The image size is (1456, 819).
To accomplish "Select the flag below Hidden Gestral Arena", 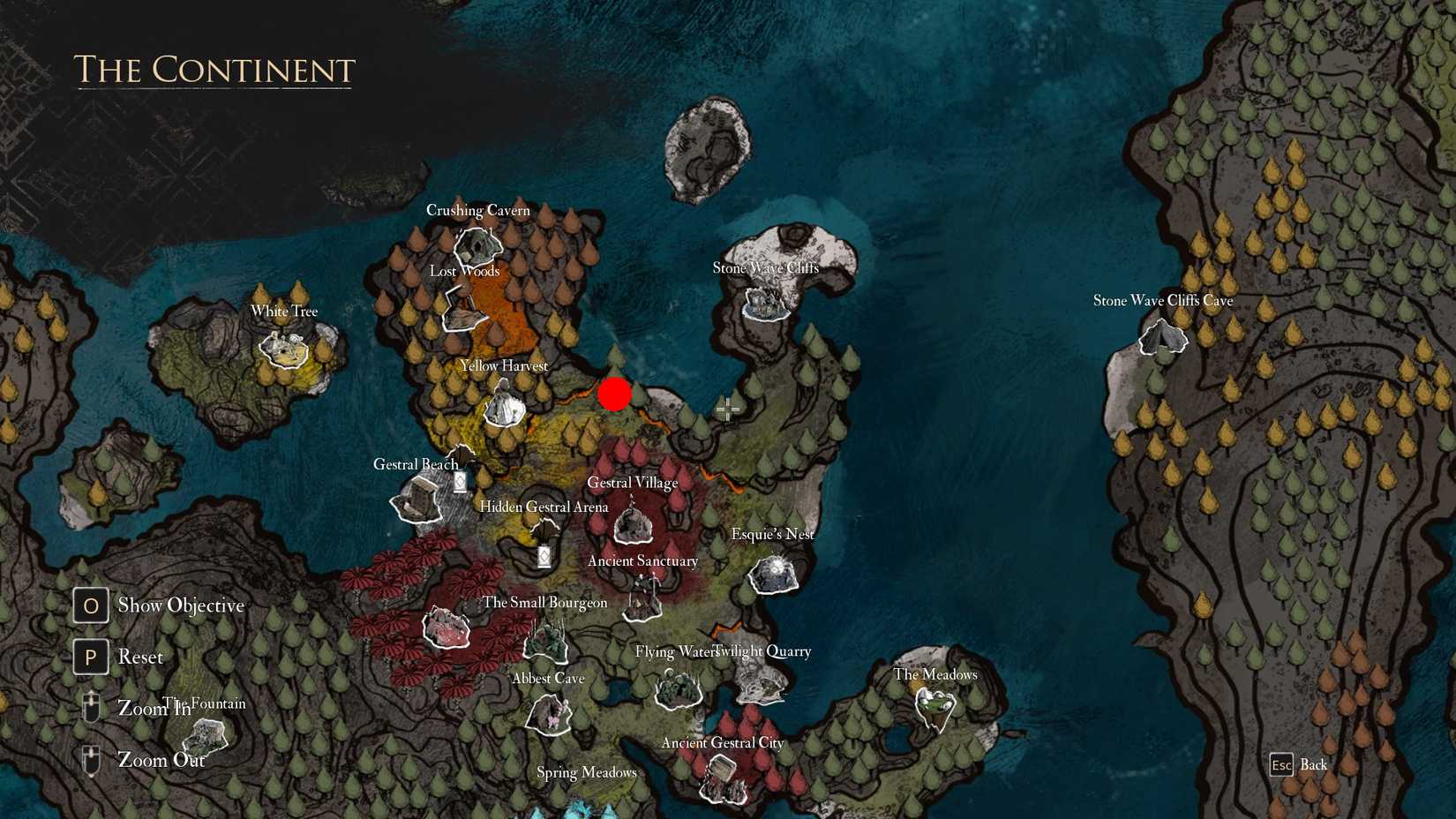I will click(543, 555).
